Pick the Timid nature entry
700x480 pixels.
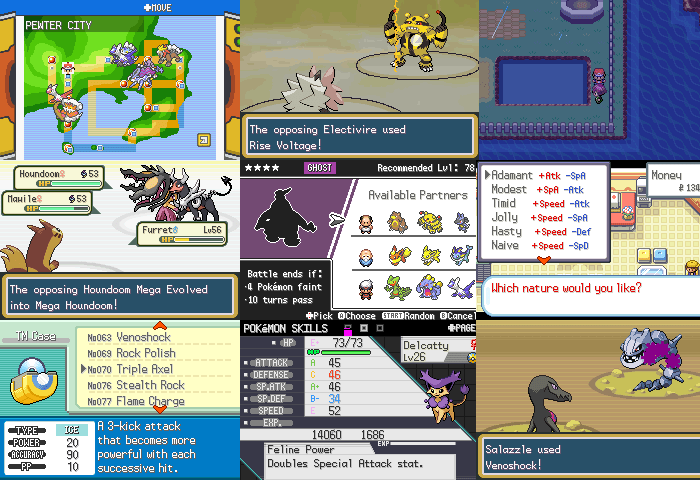pos(508,204)
